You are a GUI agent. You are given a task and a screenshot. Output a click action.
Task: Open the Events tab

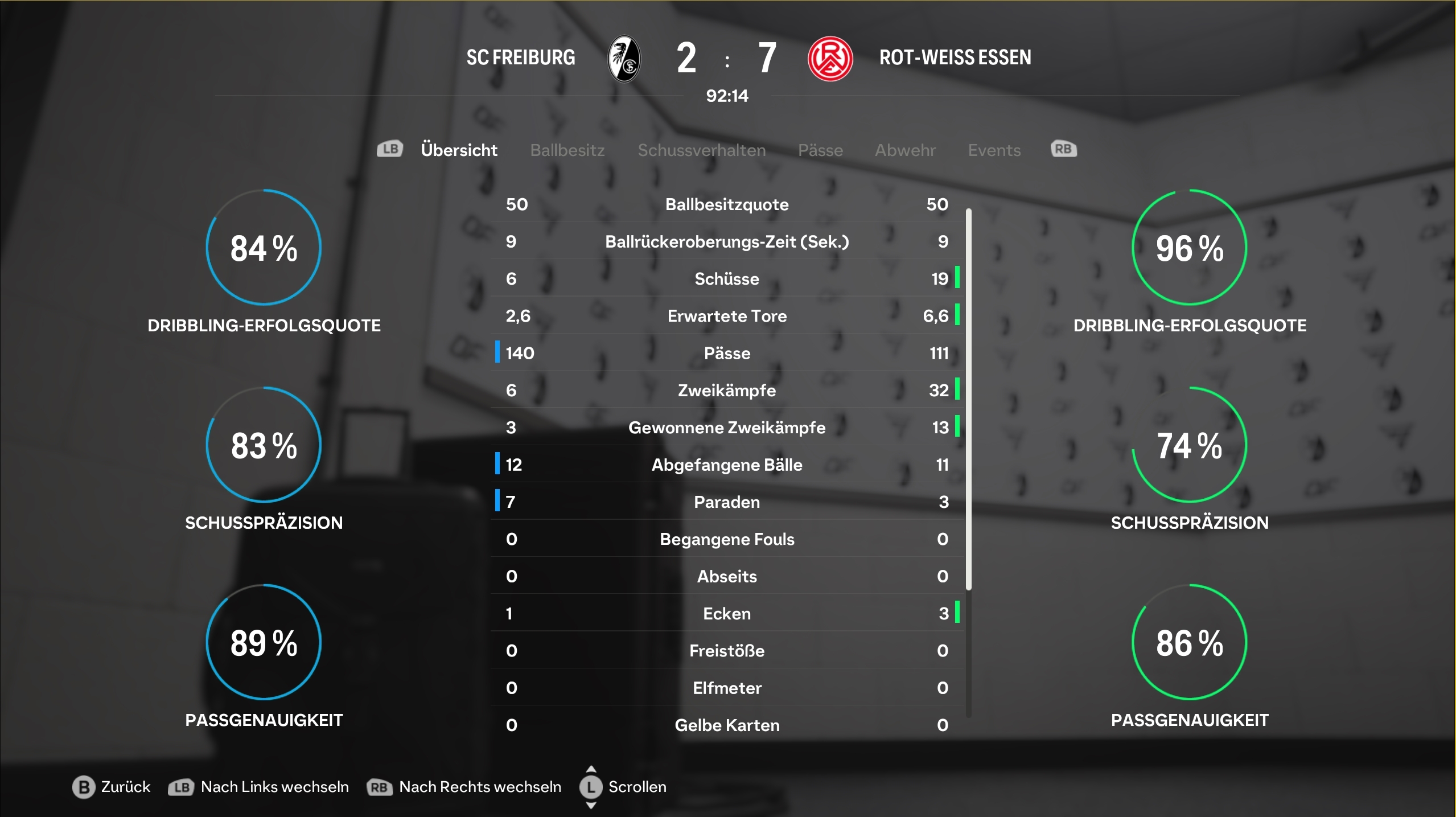point(994,150)
